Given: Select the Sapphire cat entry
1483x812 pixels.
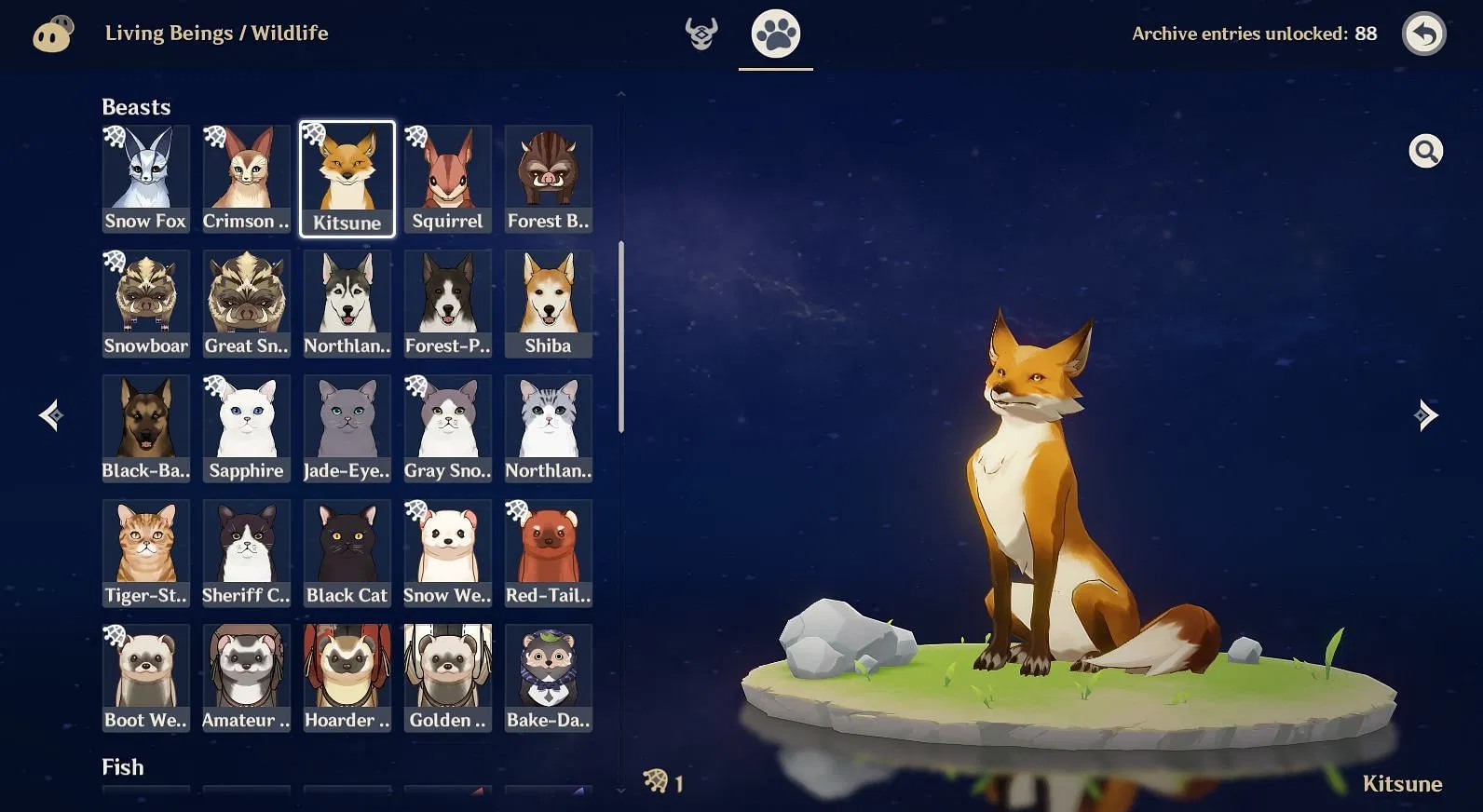Looking at the screenshot, I should point(246,426).
